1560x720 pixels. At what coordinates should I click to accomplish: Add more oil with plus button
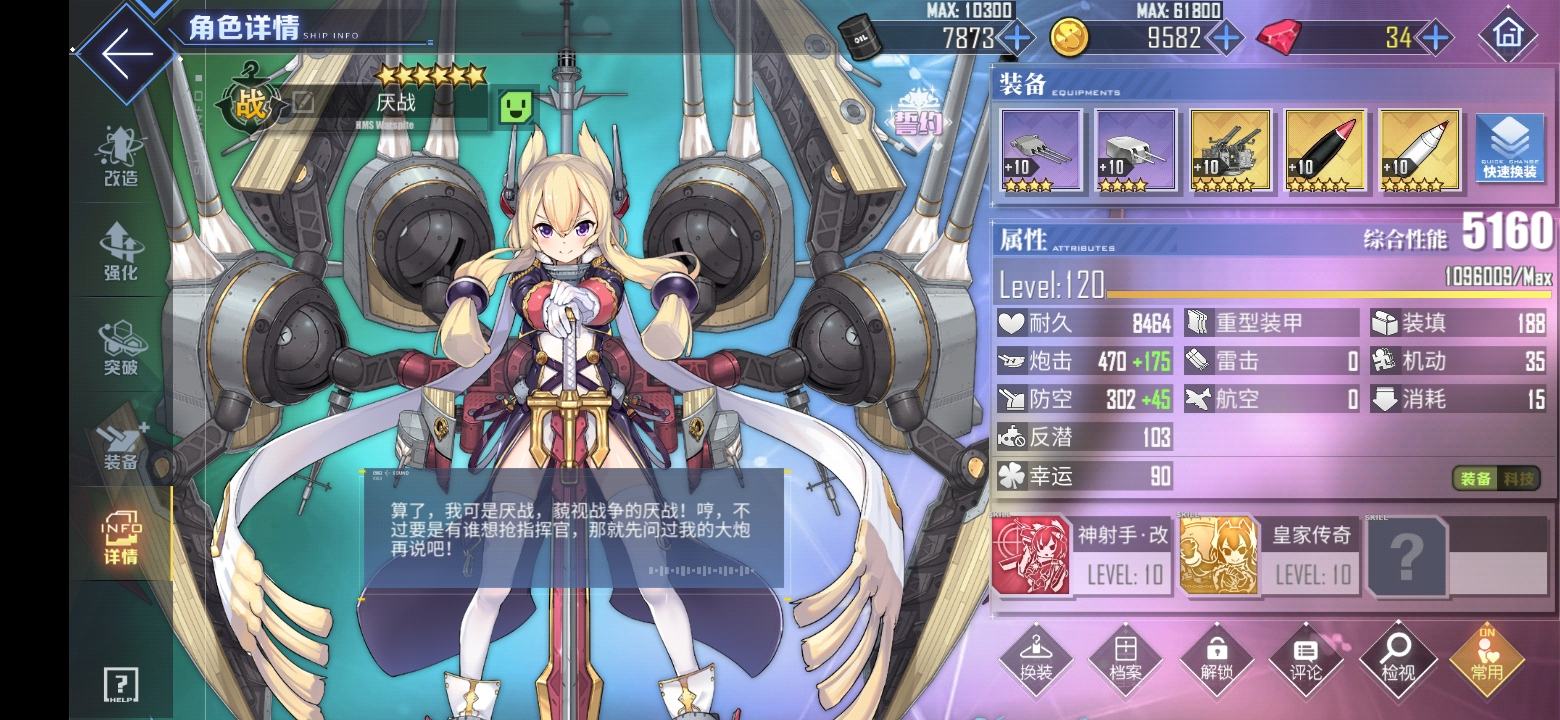pyautogui.click(x=1017, y=38)
